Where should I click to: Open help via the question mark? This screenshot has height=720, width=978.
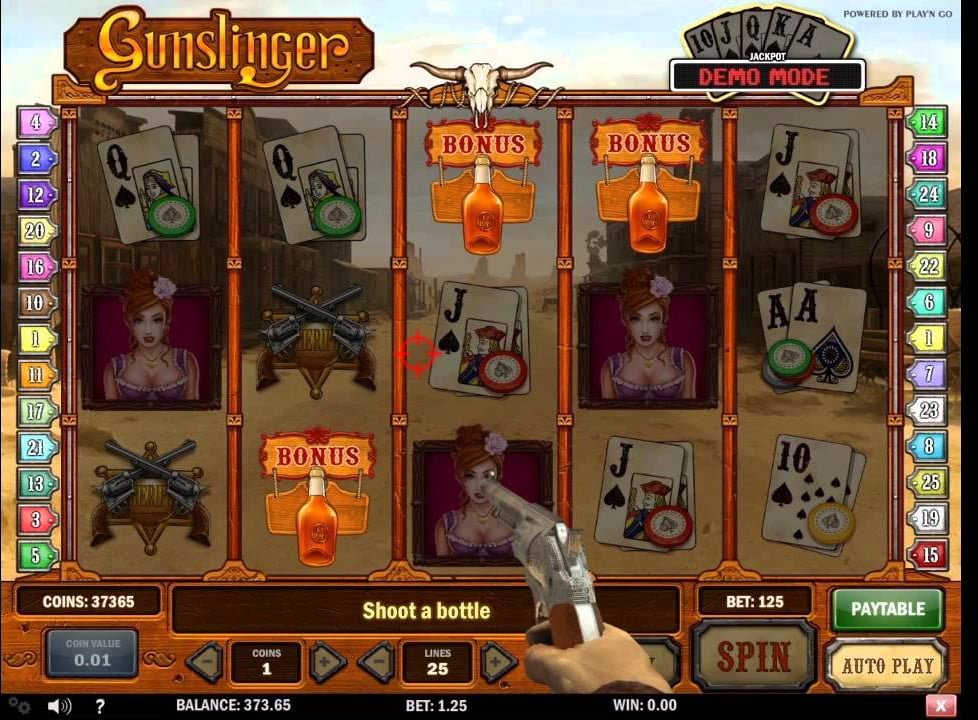pos(99,706)
